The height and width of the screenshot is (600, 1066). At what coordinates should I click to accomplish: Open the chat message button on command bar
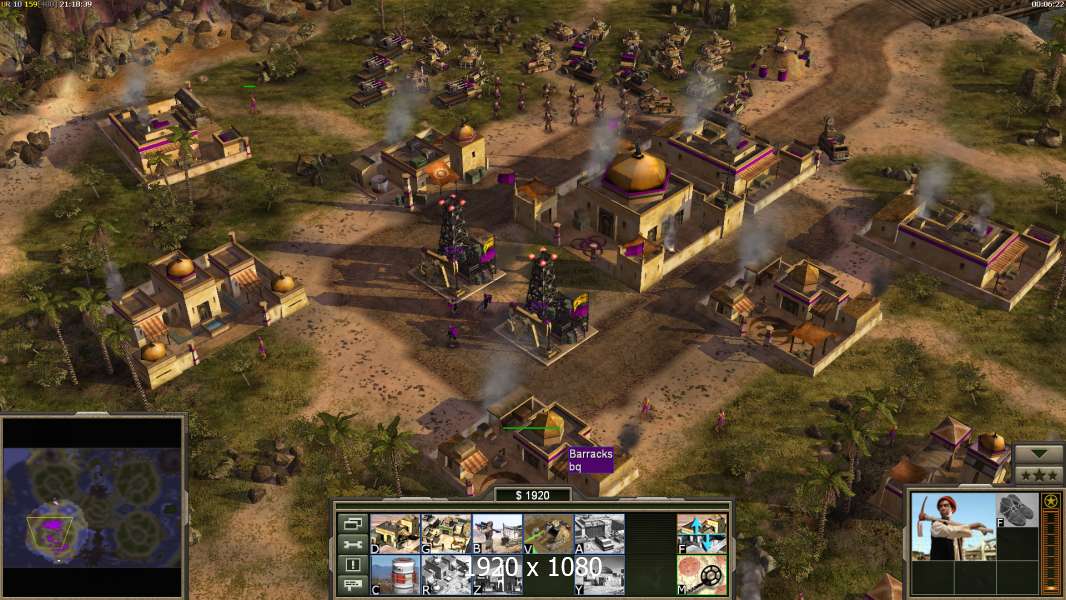(x=351, y=585)
